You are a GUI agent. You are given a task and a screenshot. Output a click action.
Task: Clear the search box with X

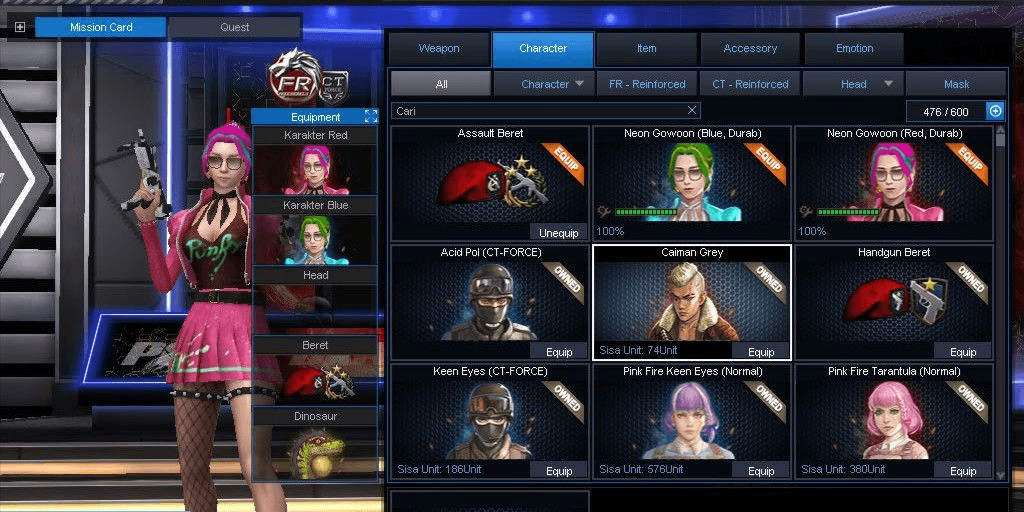(x=692, y=111)
